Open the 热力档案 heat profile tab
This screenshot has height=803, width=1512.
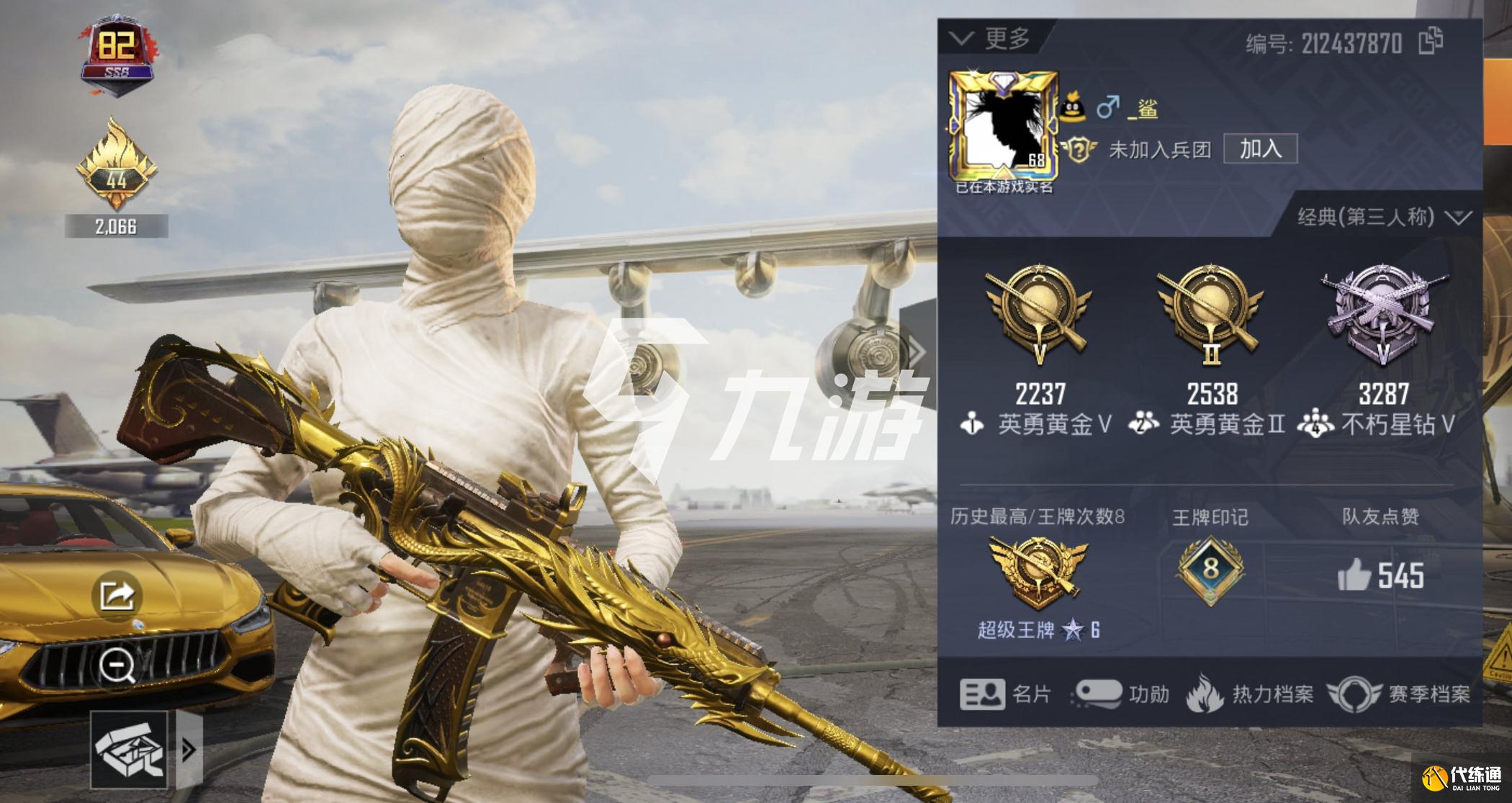[x=1251, y=694]
